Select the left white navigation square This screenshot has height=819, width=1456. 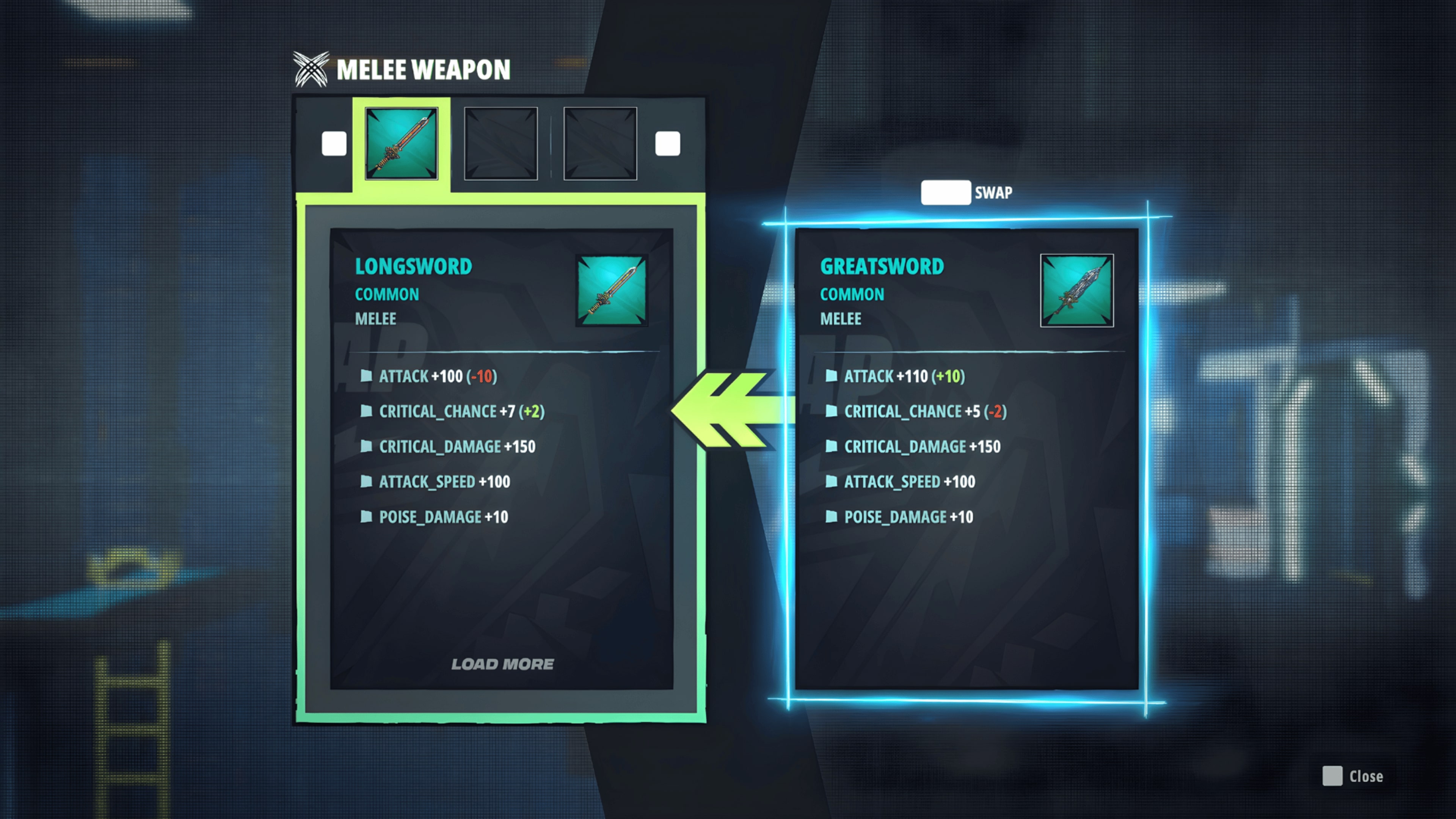pos(334,143)
